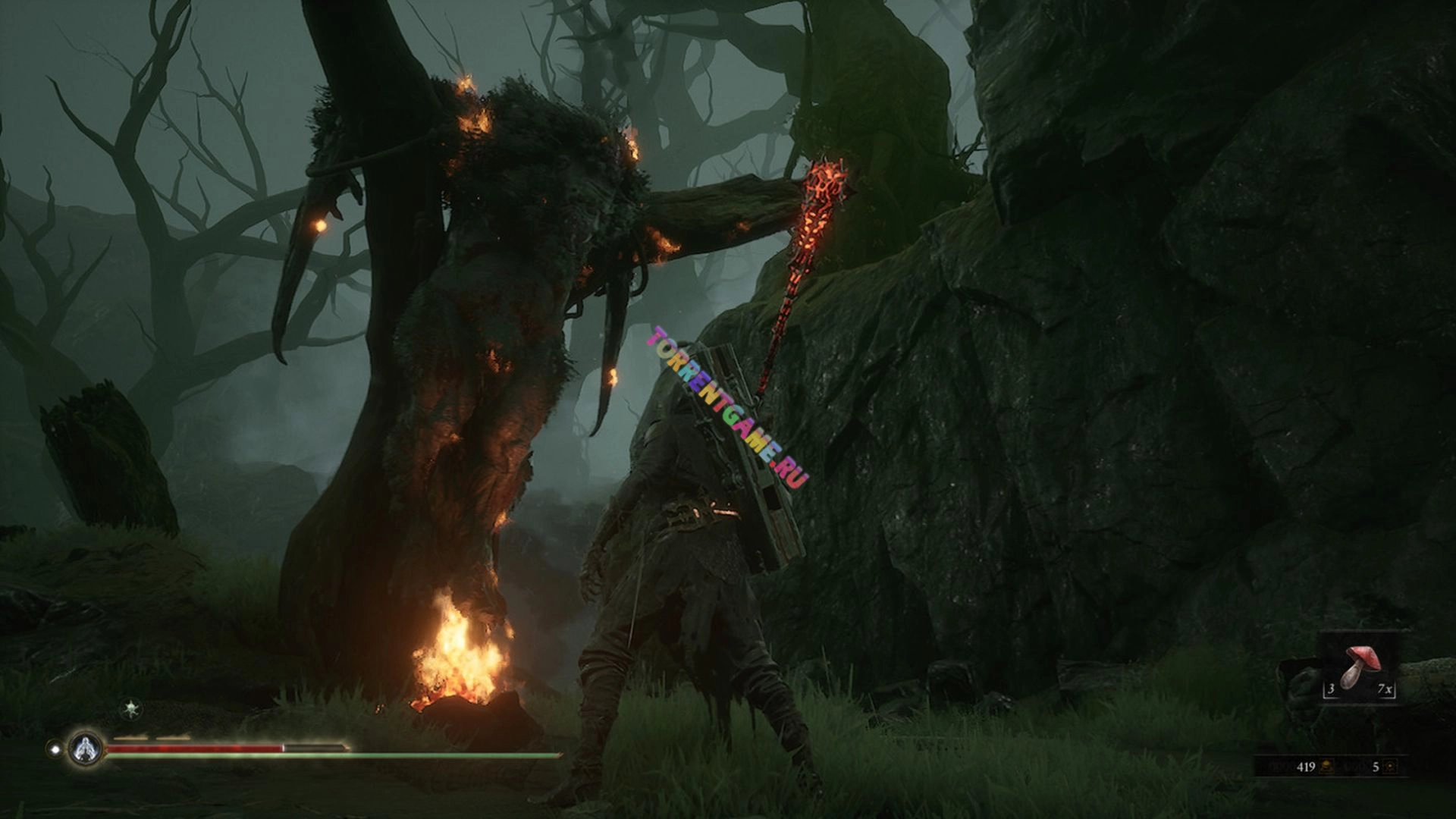This screenshot has height=819, width=1456.
Task: Select the shell figure portrait icon
Action: (x=86, y=748)
